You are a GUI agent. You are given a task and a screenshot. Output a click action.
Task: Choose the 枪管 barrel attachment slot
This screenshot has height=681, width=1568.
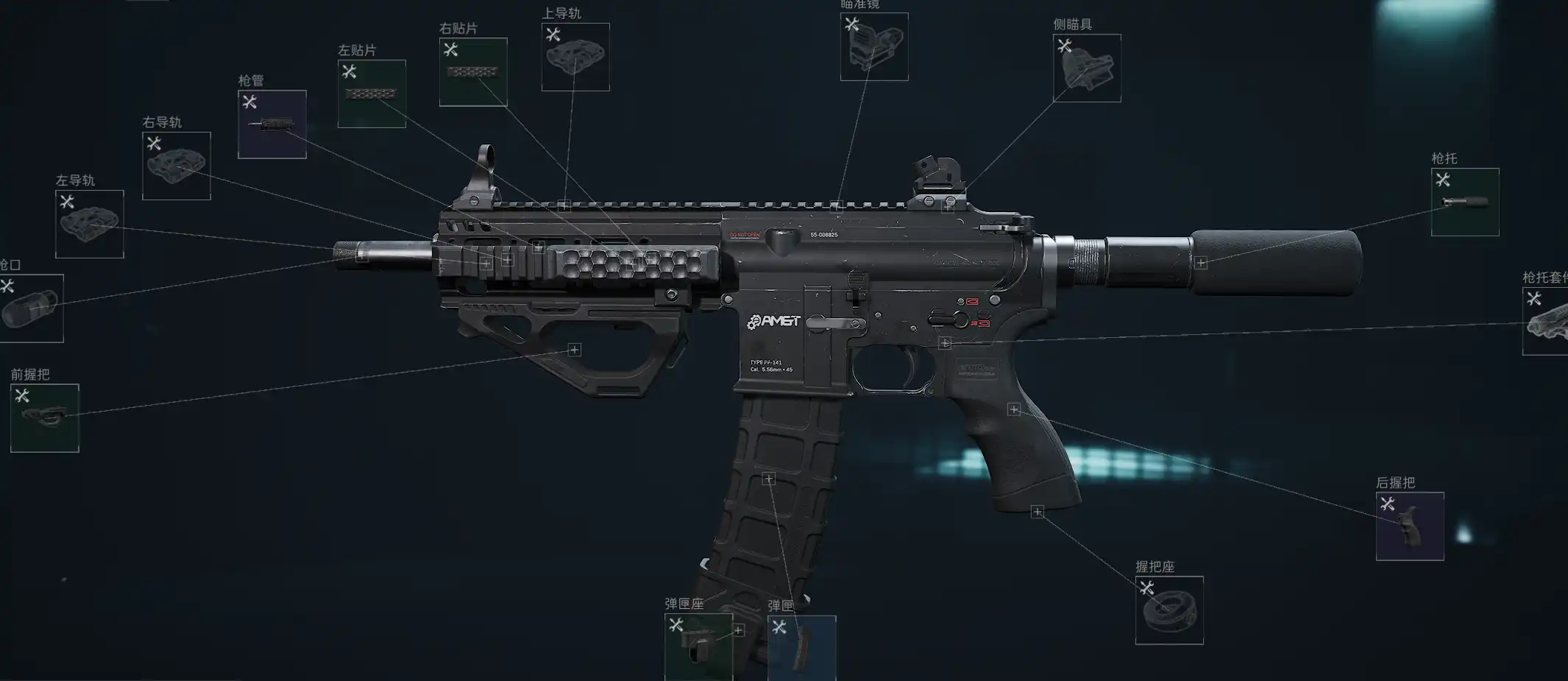point(272,124)
